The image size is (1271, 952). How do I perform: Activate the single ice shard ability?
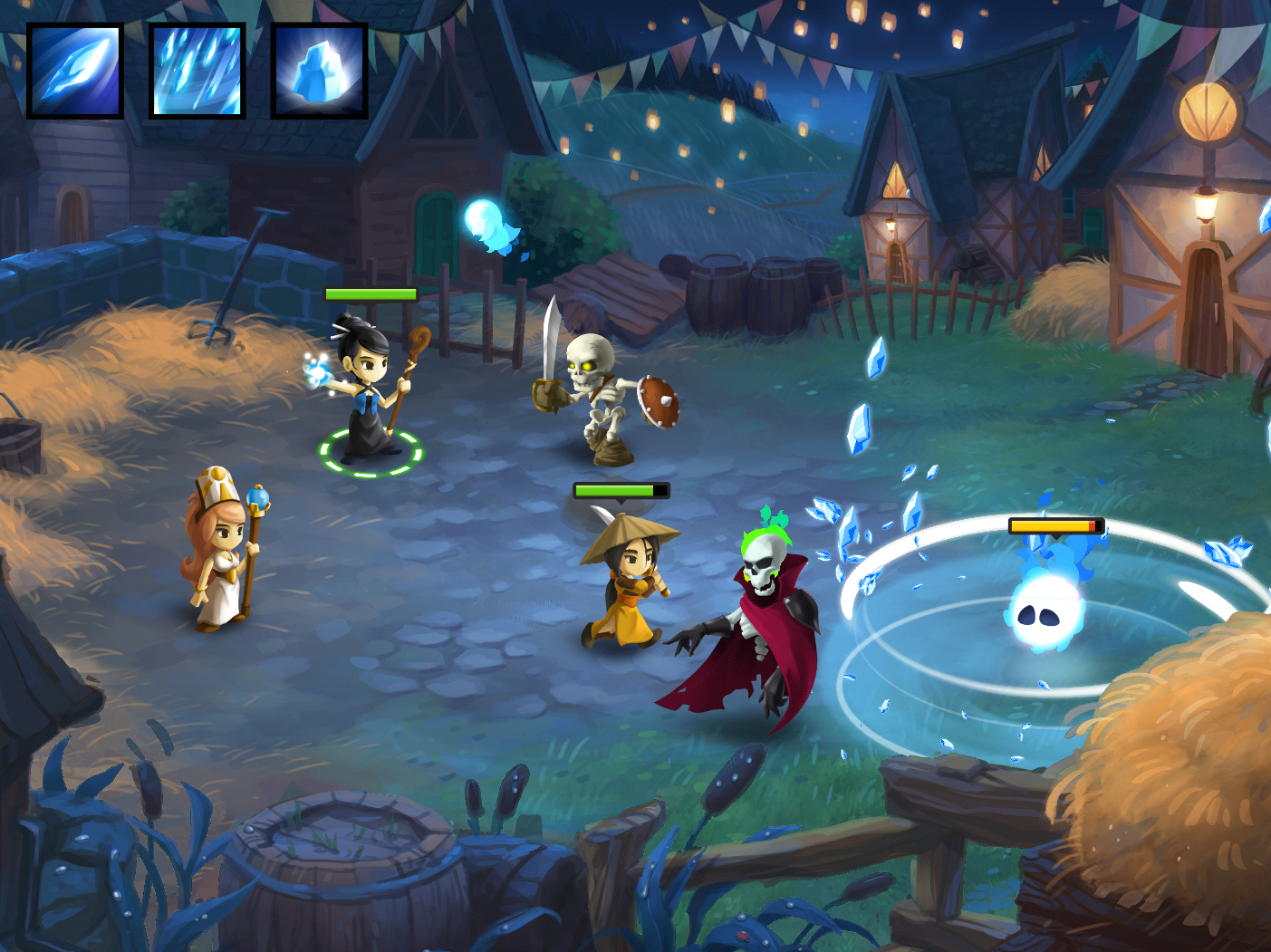pos(75,72)
